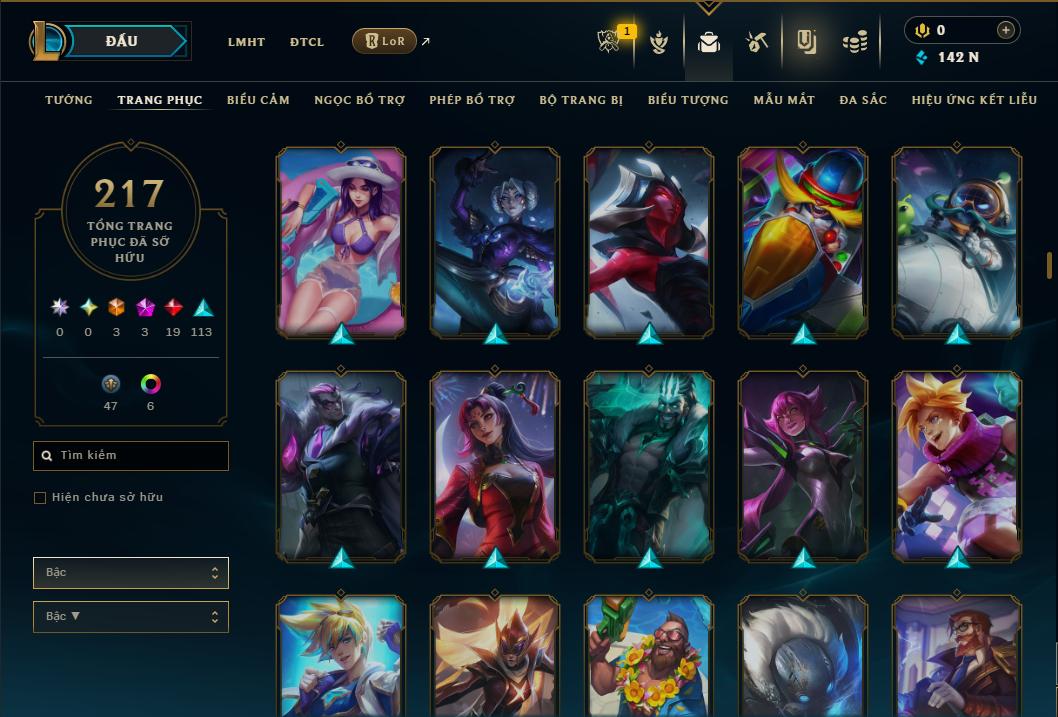The width and height of the screenshot is (1058, 717).
Task: Switch to the TƯỚNG tab
Action: (x=69, y=100)
